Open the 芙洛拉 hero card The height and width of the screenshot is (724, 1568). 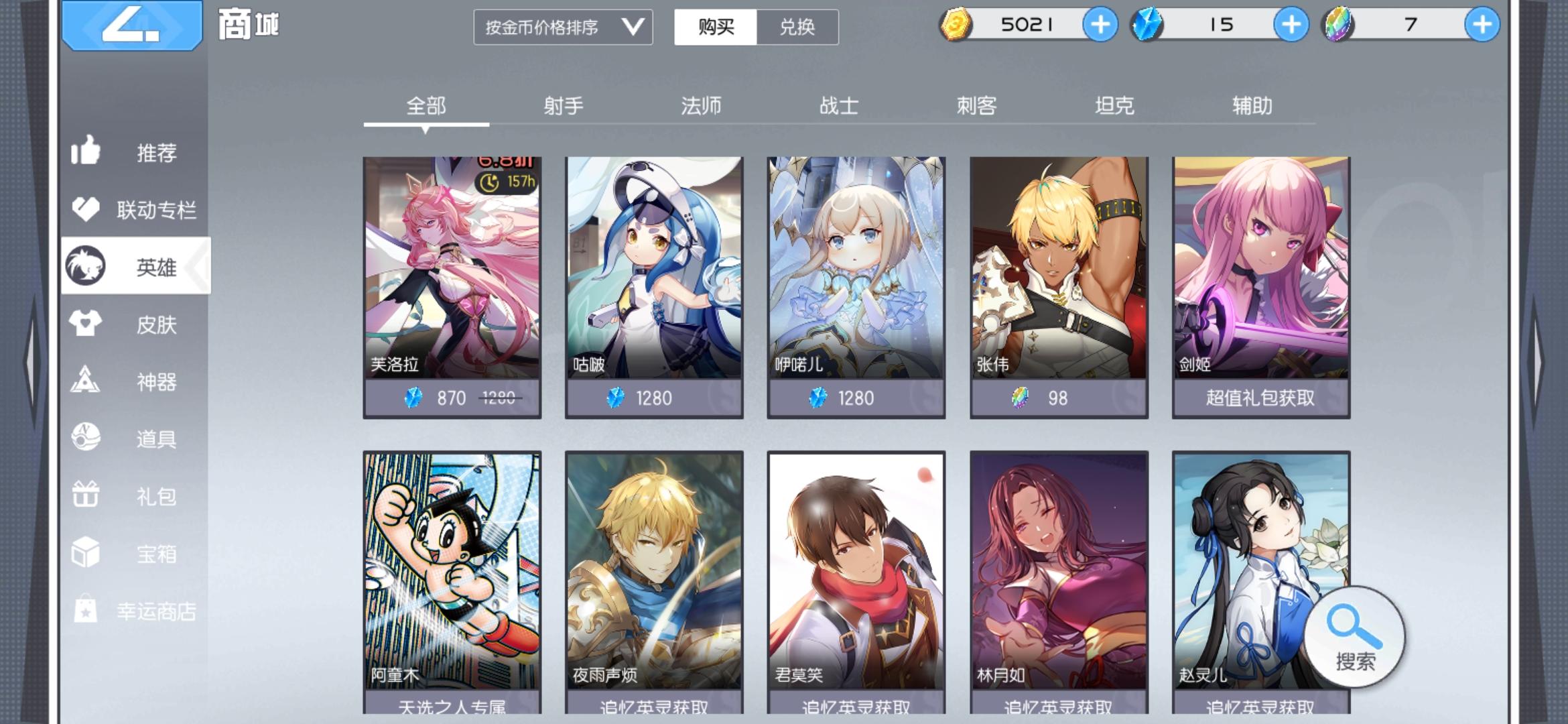click(x=452, y=282)
